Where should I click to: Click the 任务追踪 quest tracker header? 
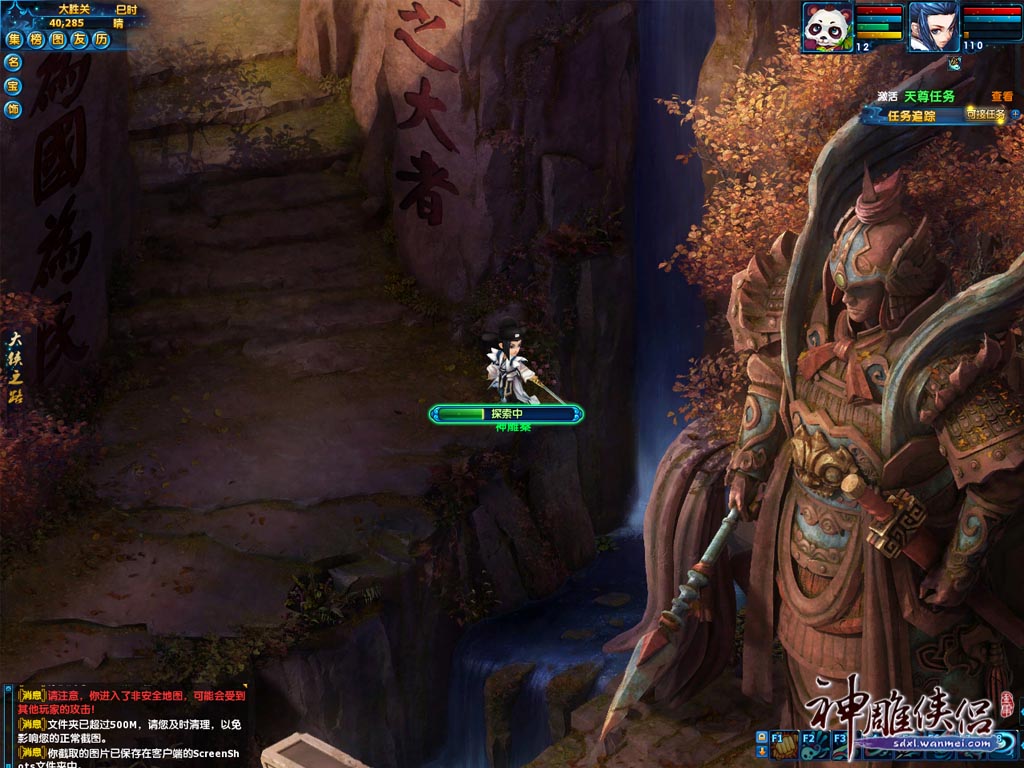[911, 116]
